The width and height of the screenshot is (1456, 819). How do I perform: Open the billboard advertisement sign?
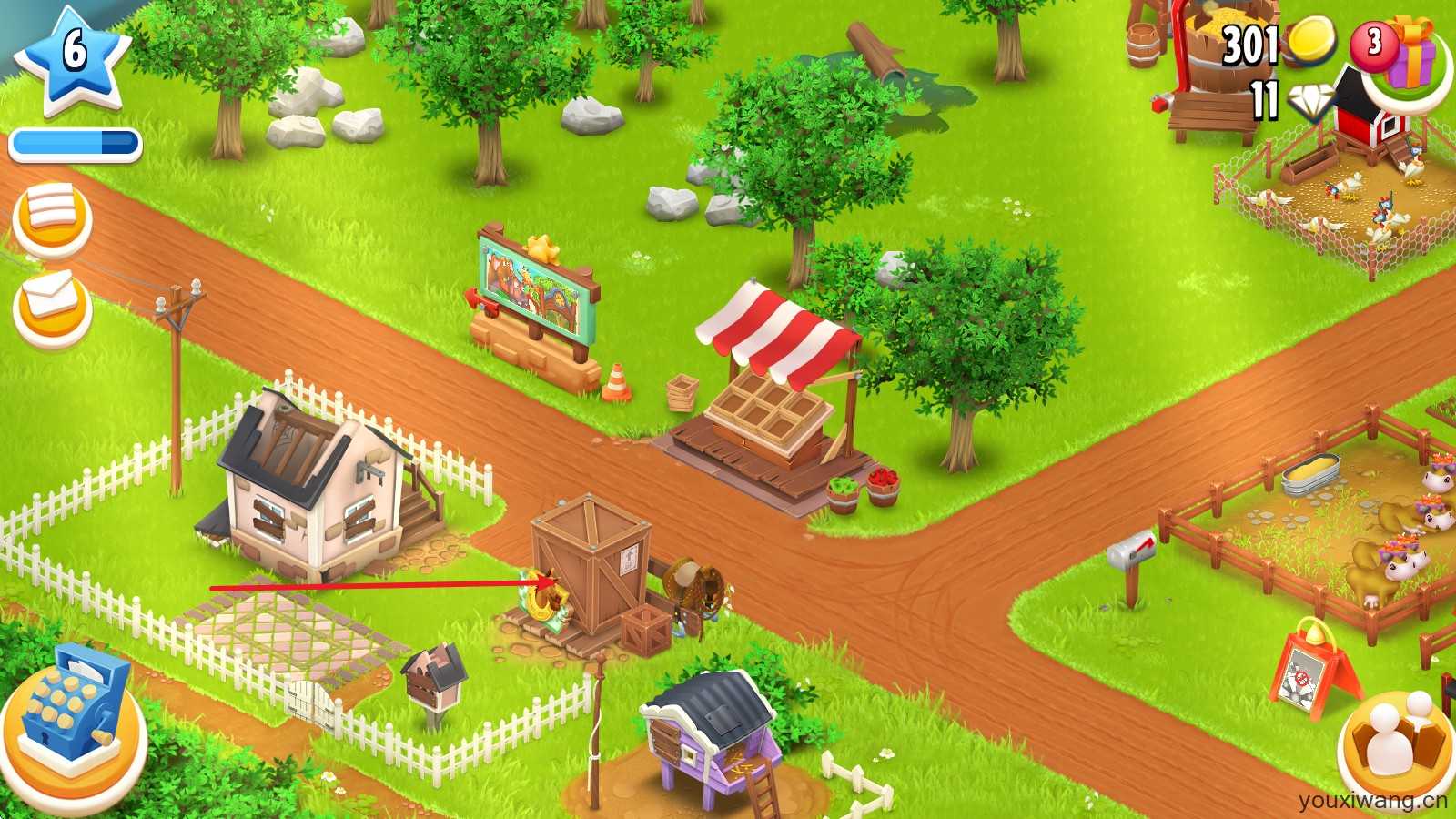pyautogui.click(x=537, y=291)
